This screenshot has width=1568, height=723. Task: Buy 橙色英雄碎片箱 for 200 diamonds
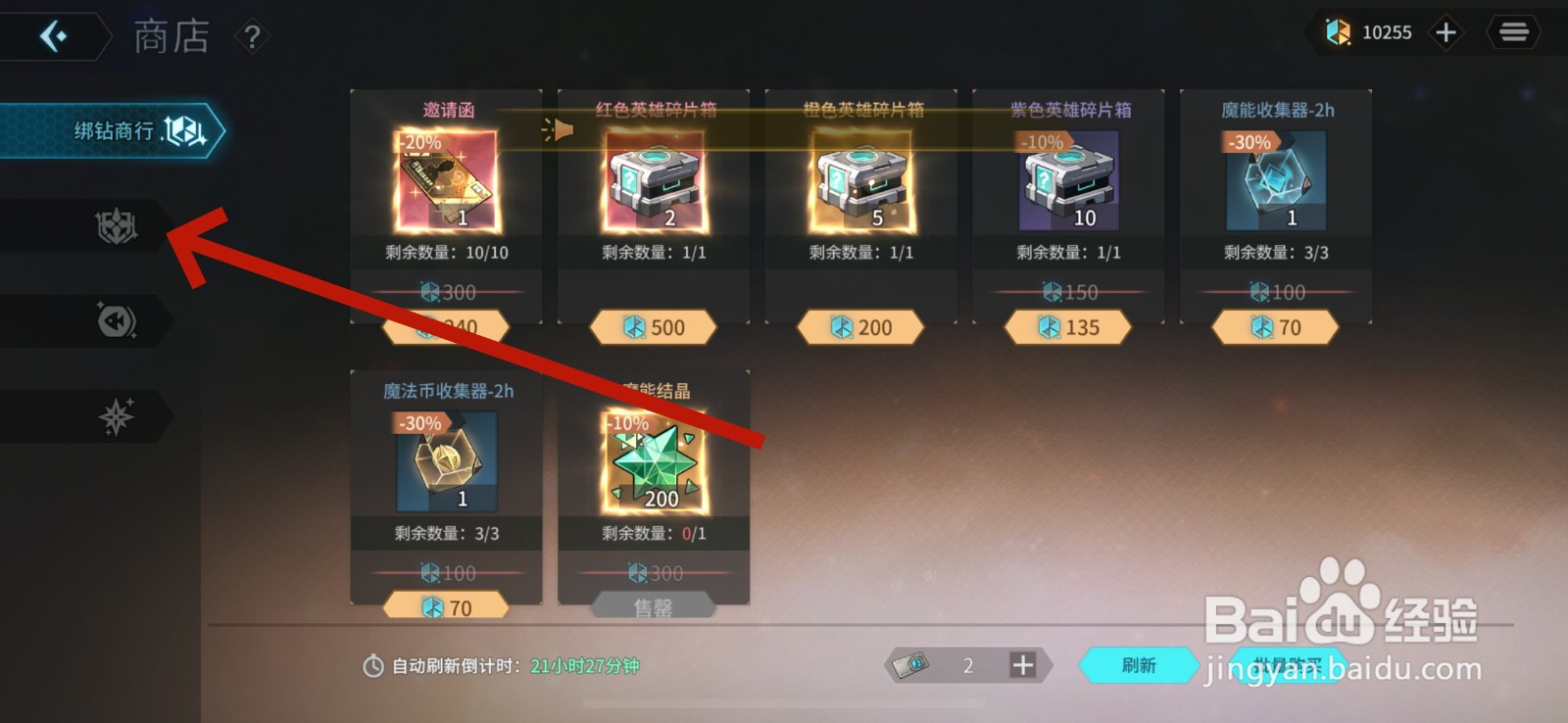(x=862, y=327)
